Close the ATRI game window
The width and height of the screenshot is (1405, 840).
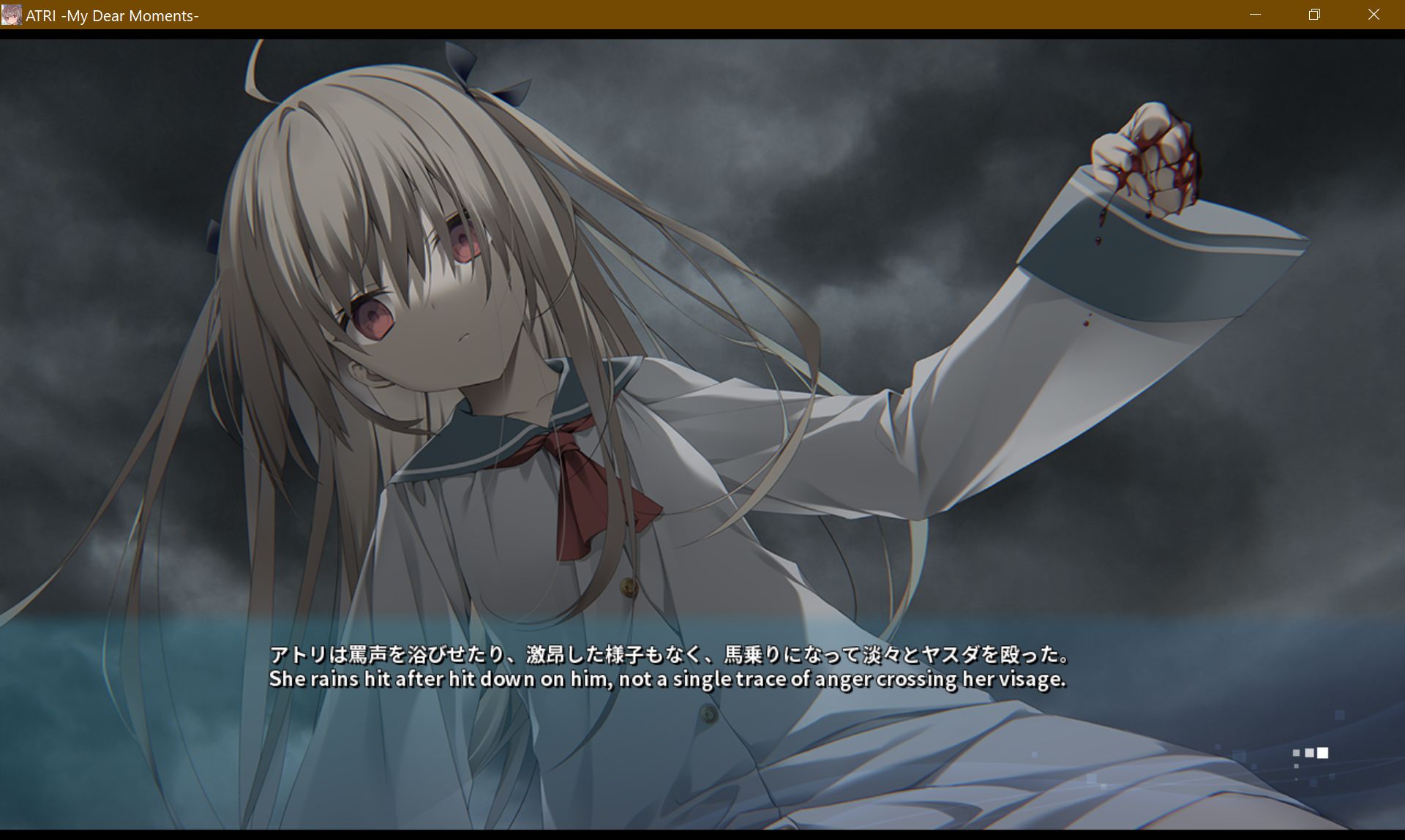click(x=1373, y=15)
